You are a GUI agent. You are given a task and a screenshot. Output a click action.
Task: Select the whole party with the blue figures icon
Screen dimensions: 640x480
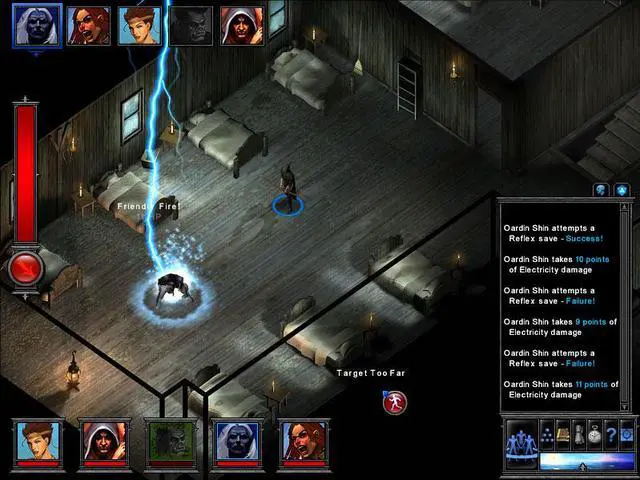point(520,438)
